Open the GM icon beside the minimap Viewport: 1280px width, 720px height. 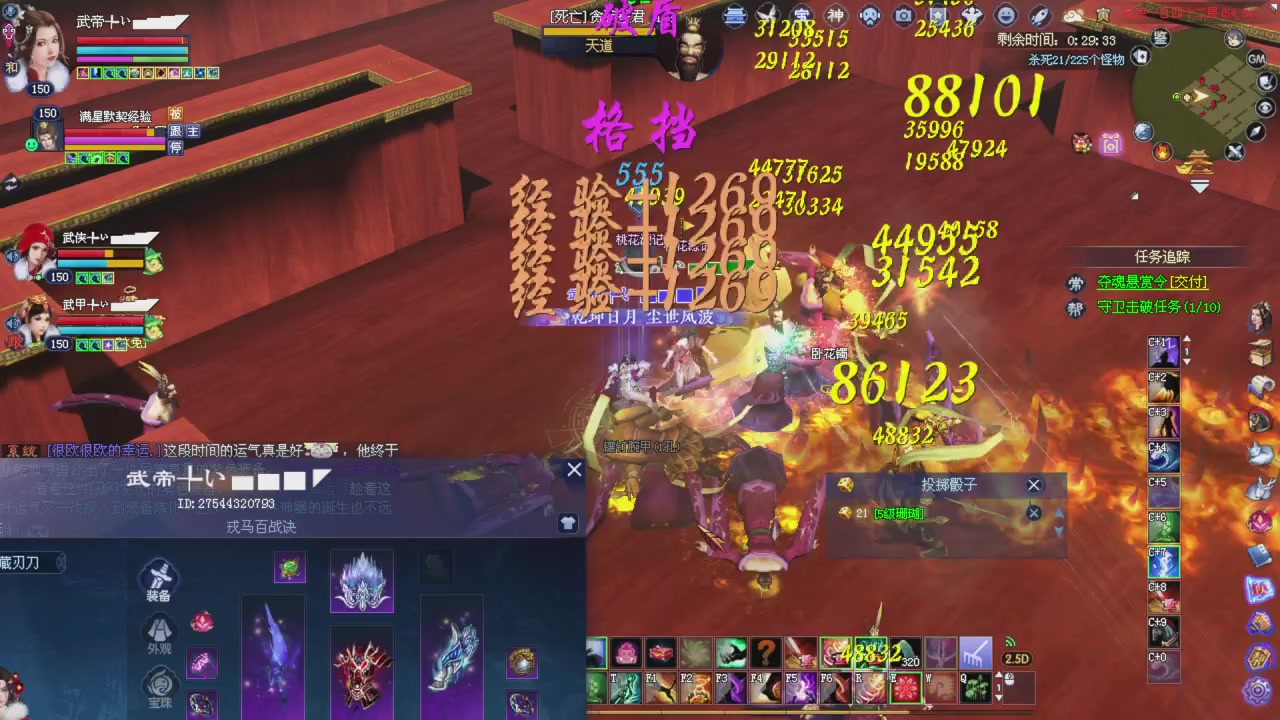(1256, 59)
